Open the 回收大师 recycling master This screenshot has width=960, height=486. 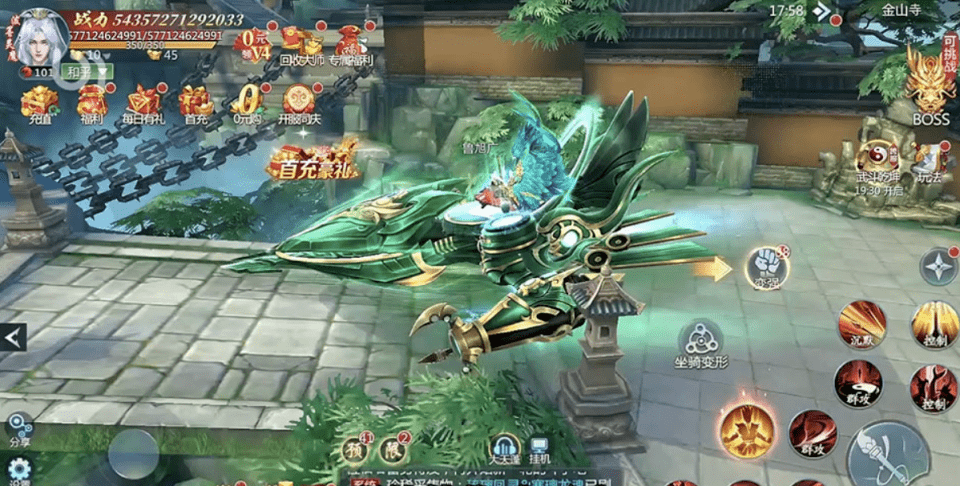[x=301, y=45]
